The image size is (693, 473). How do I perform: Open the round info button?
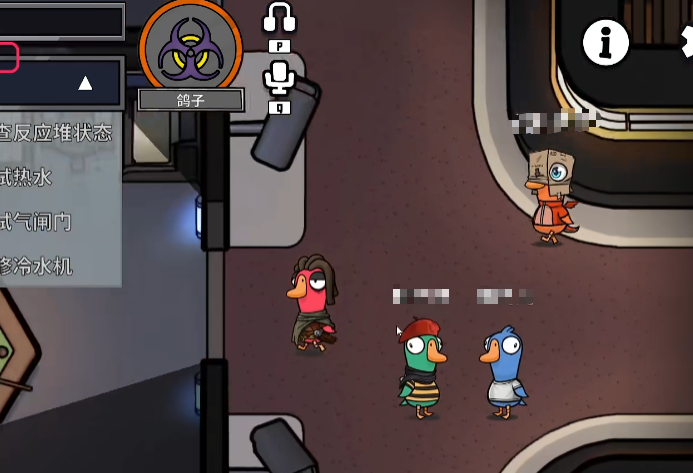[x=606, y=42]
